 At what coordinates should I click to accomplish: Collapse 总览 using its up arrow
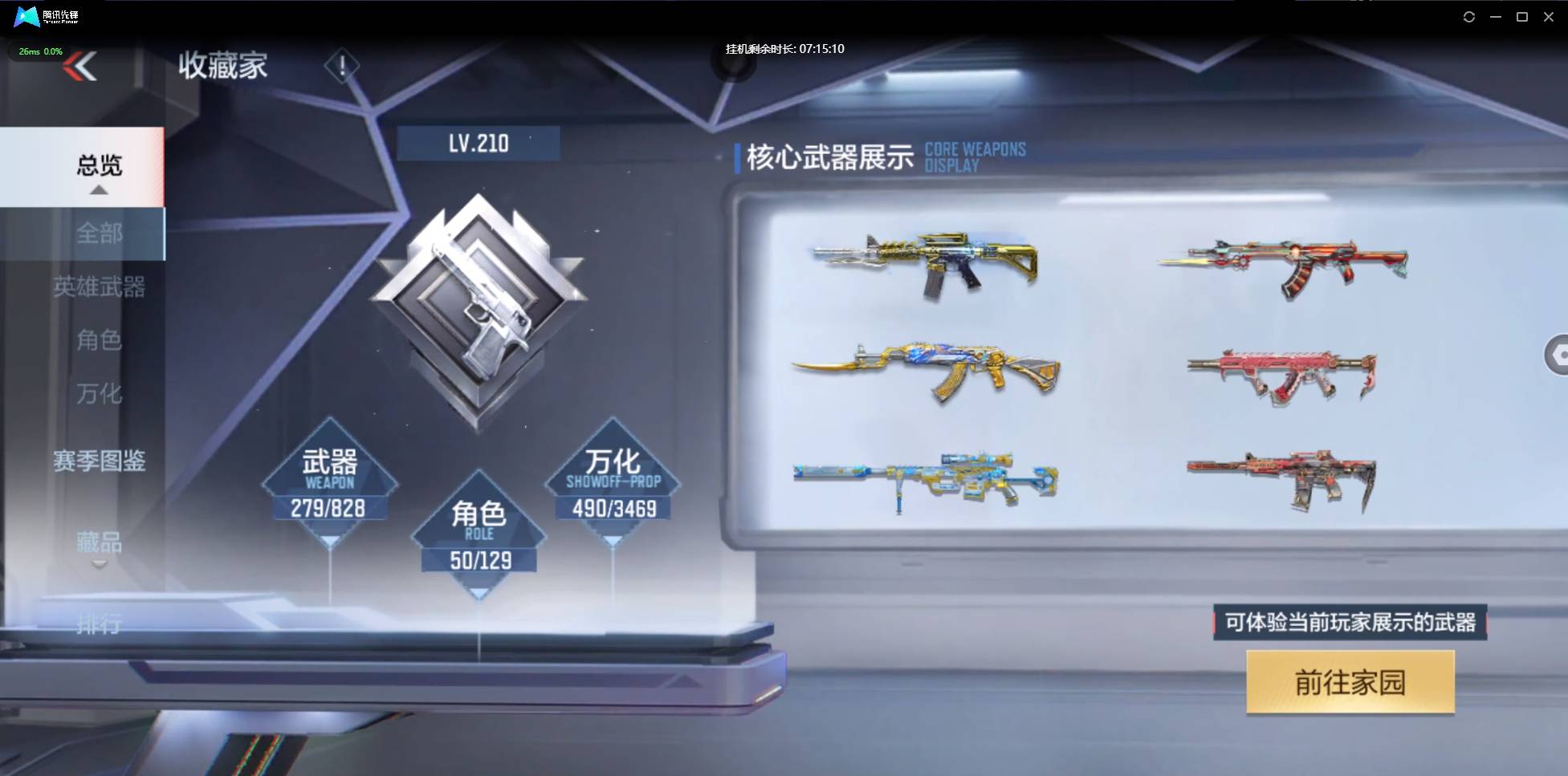point(99,189)
